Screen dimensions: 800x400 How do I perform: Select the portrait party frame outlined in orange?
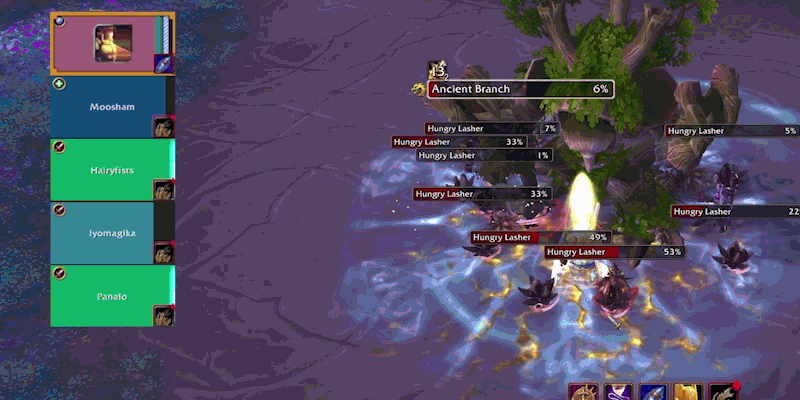[111, 44]
